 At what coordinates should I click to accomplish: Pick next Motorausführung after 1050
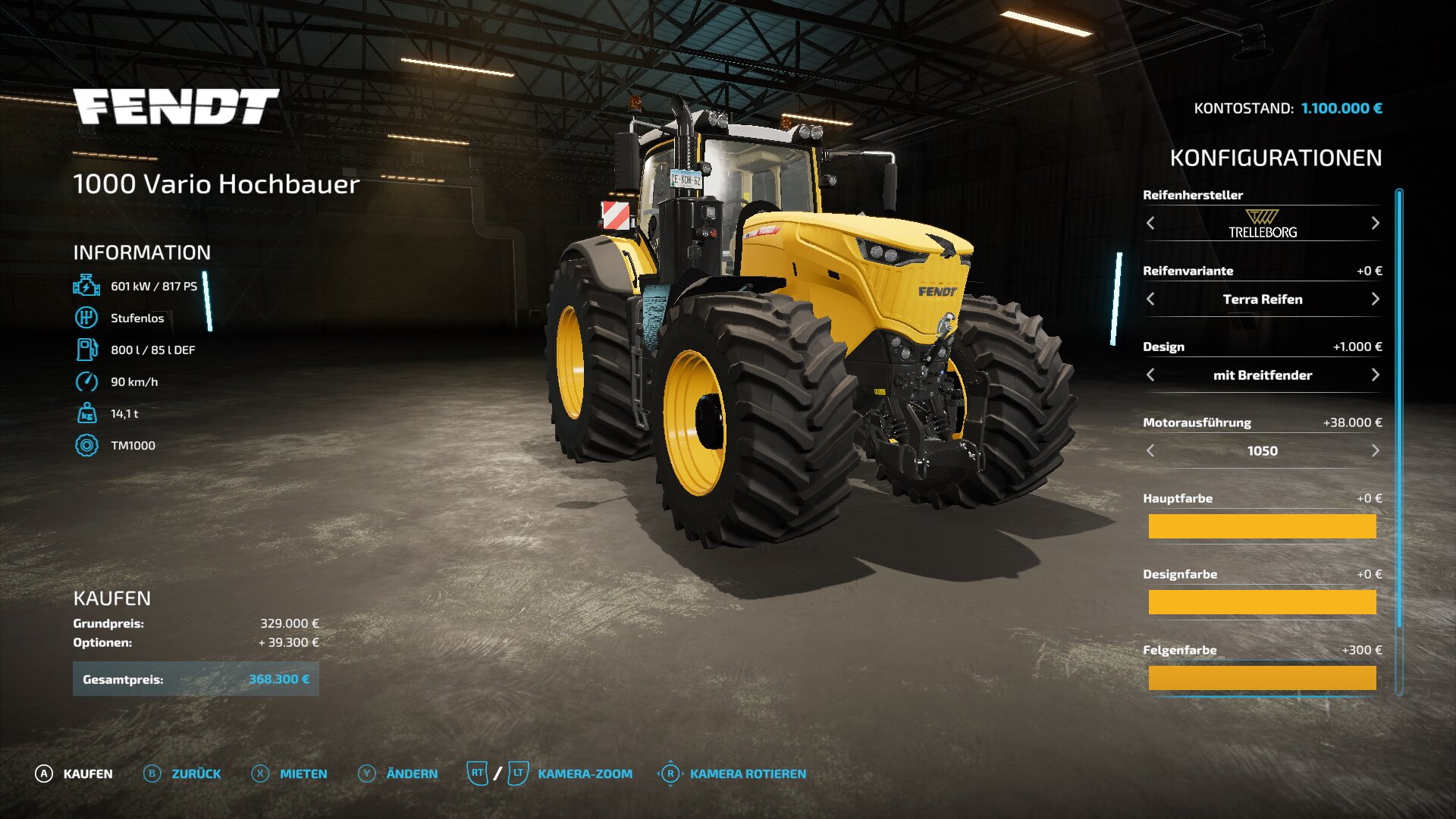tap(1375, 450)
